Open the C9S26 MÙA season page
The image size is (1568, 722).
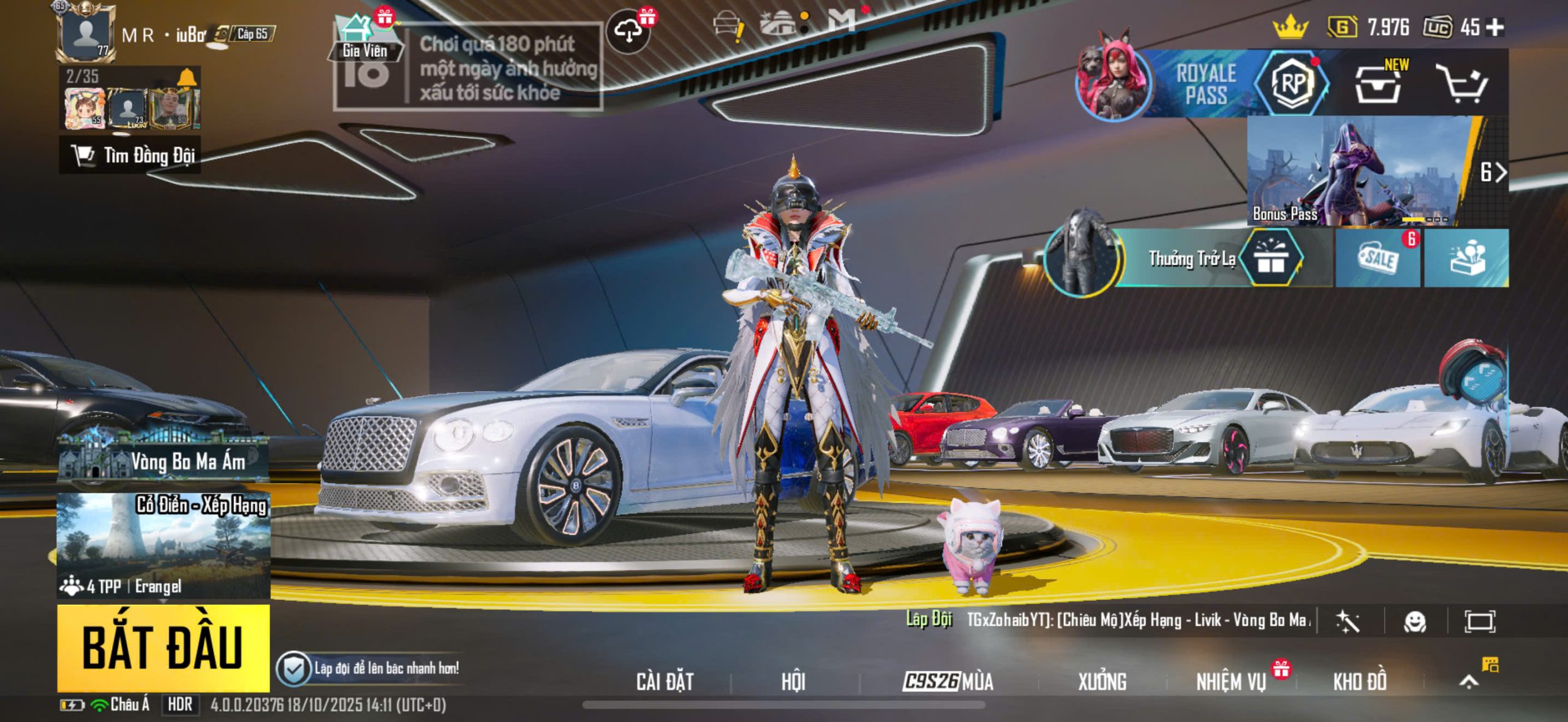[x=948, y=682]
